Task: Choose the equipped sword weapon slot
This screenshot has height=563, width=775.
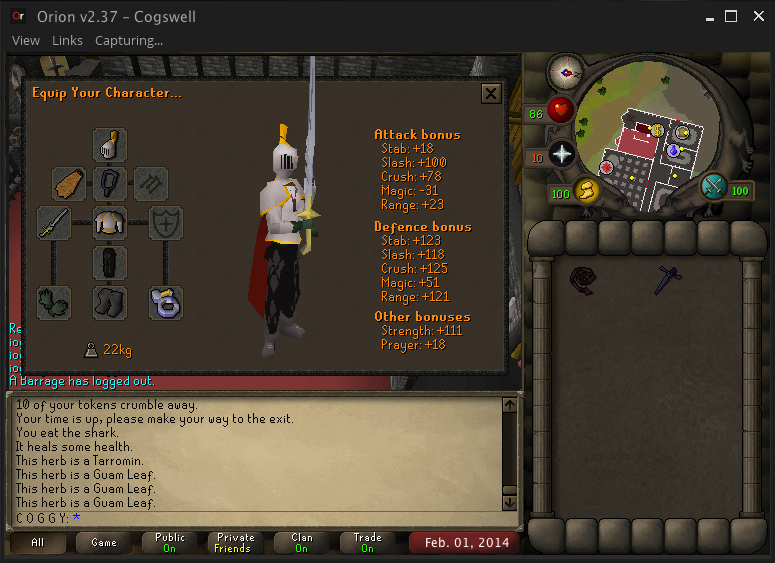Action: [54, 223]
